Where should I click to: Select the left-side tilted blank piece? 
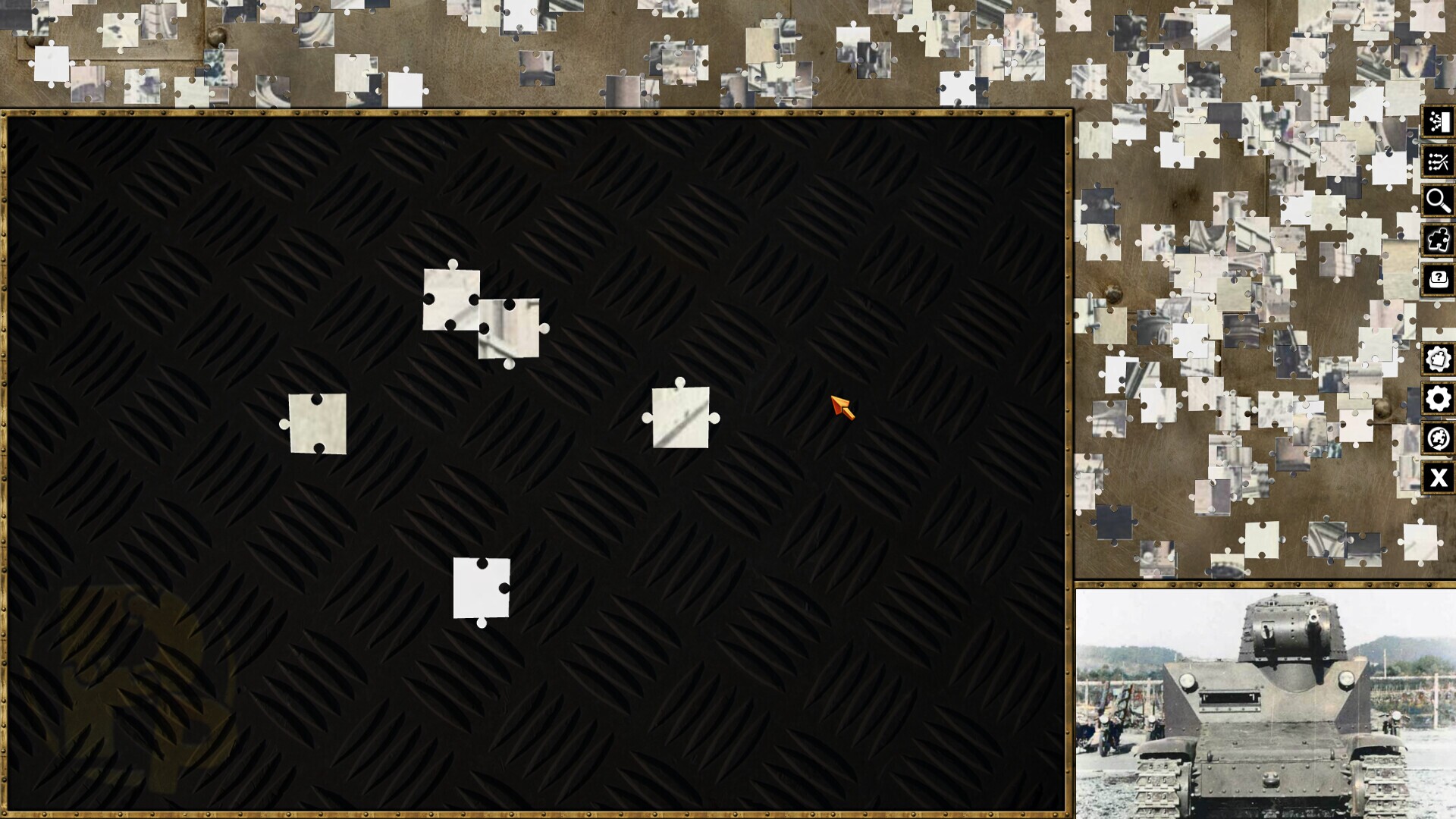[317, 423]
